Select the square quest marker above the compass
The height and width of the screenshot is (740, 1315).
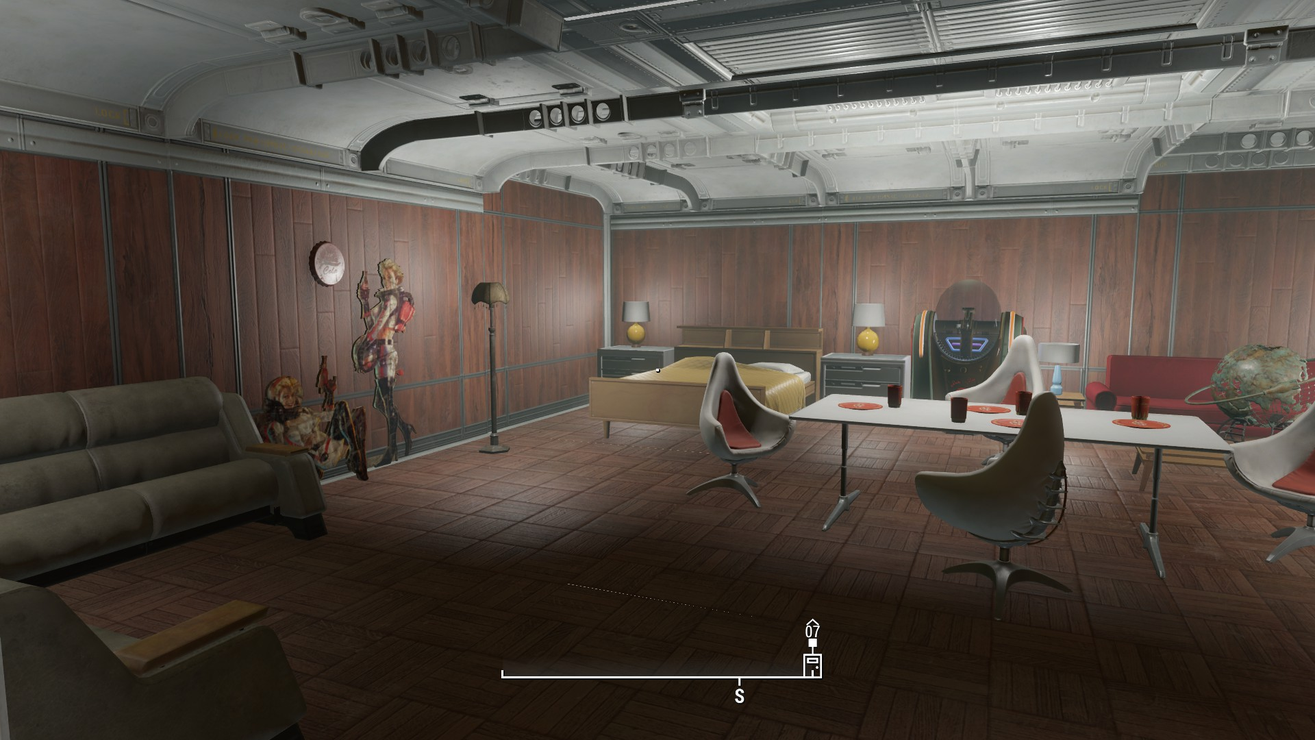(x=812, y=643)
